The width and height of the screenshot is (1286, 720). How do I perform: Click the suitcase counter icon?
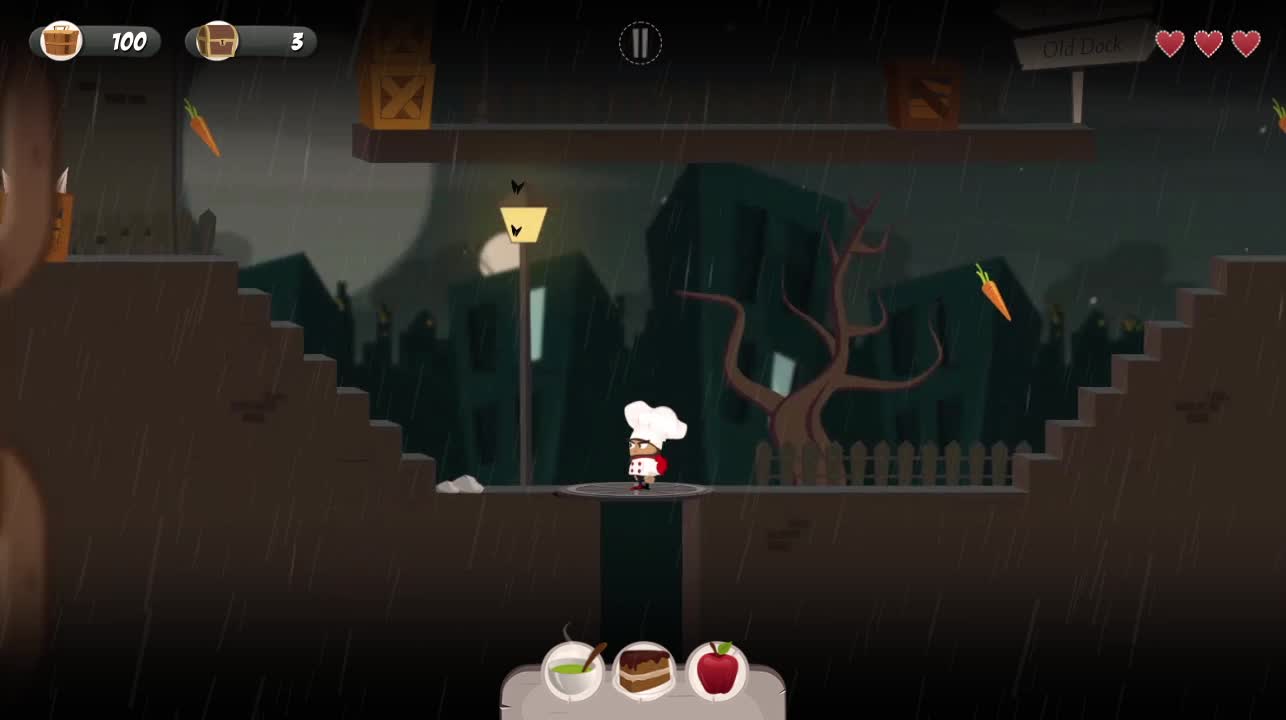point(60,42)
